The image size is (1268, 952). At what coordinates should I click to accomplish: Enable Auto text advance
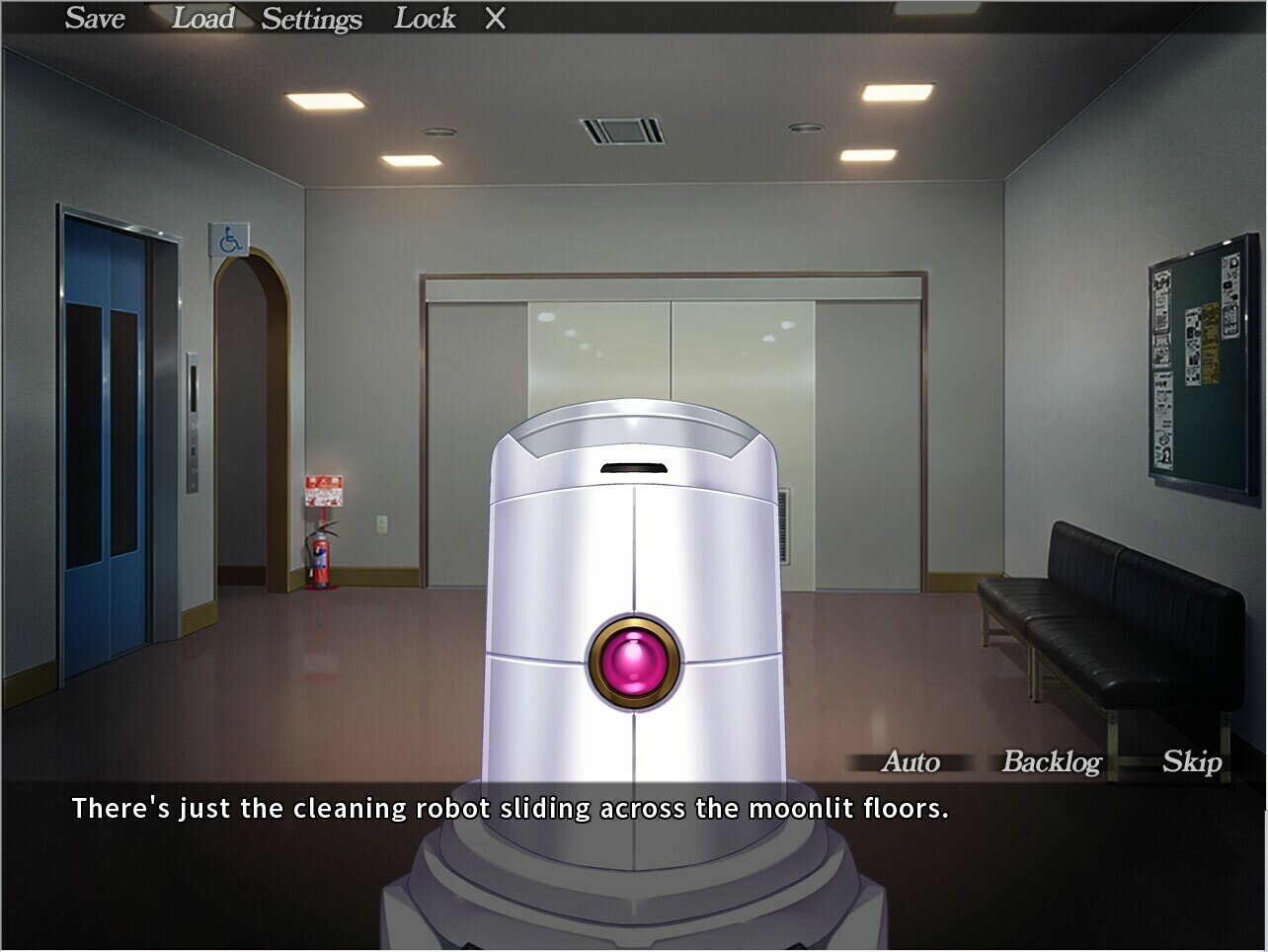910,761
